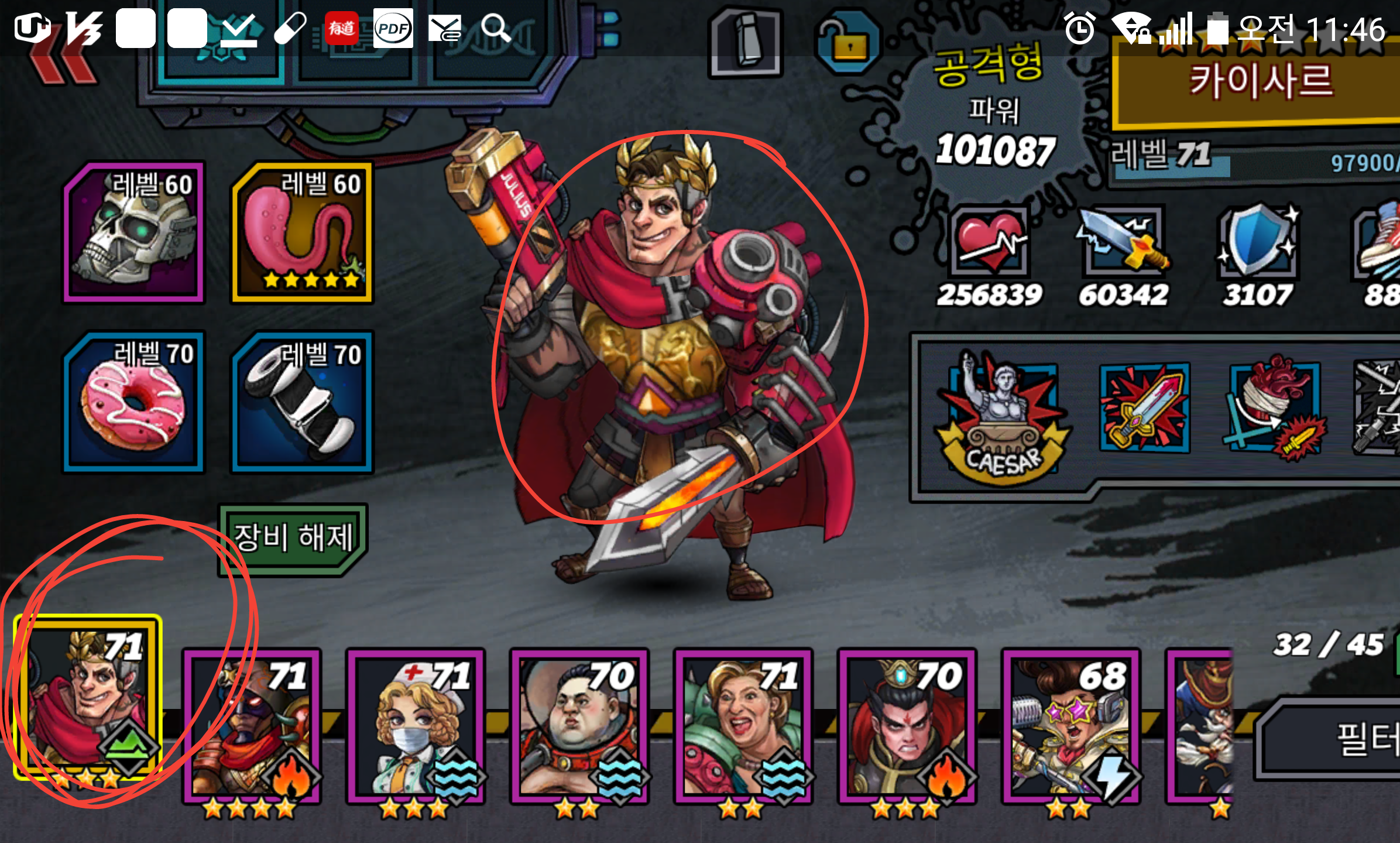Open the pink donut equipment slot
1400x843 pixels.
[x=134, y=402]
